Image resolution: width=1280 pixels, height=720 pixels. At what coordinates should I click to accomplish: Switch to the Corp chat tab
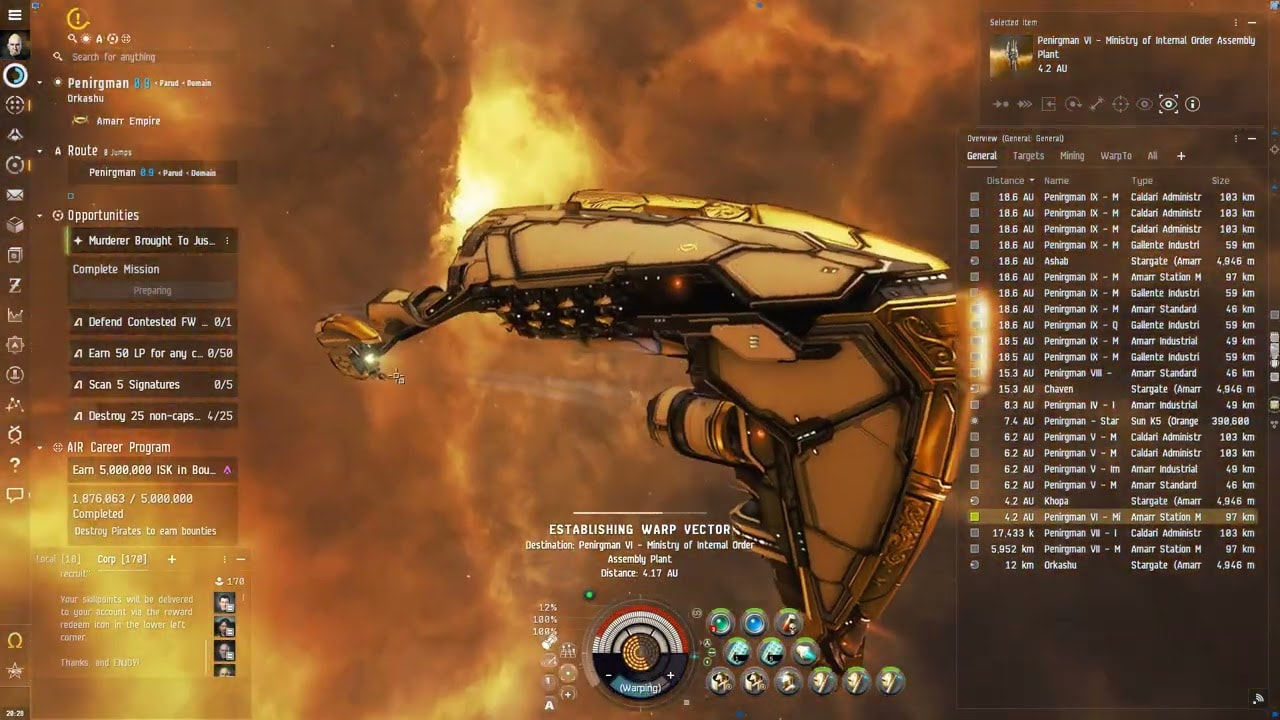pos(122,559)
